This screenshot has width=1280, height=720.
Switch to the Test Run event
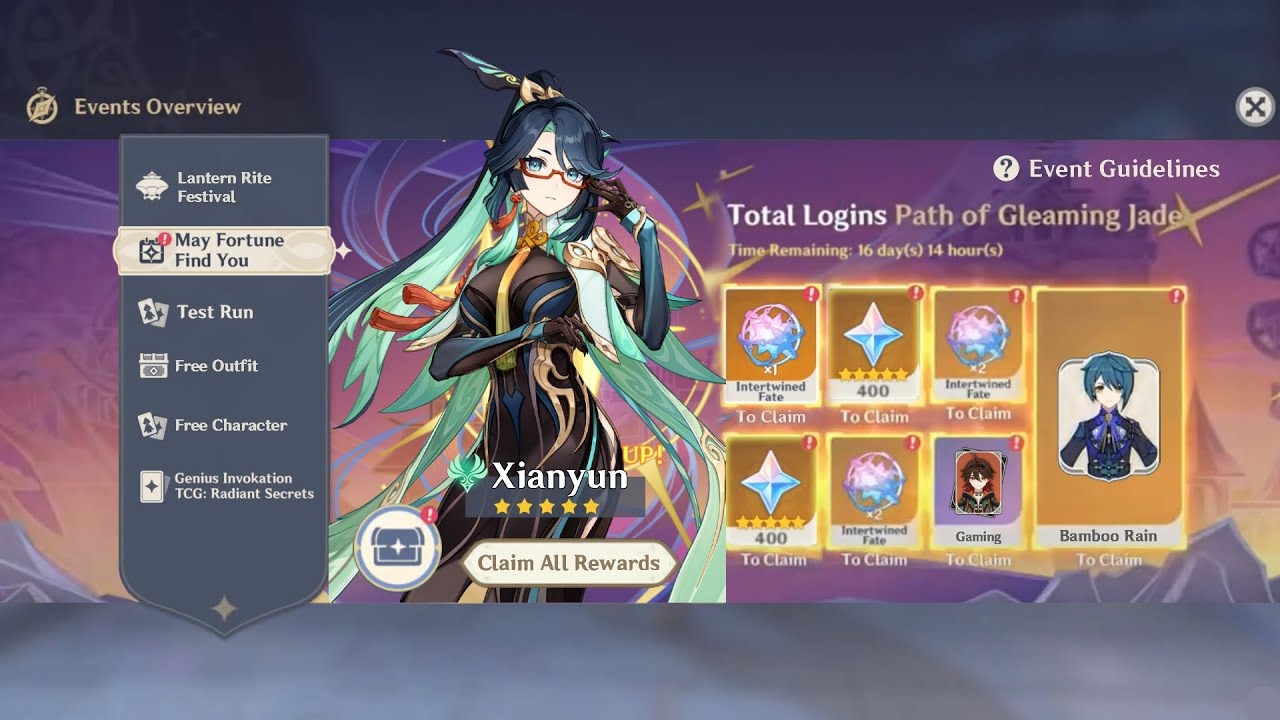coord(214,312)
